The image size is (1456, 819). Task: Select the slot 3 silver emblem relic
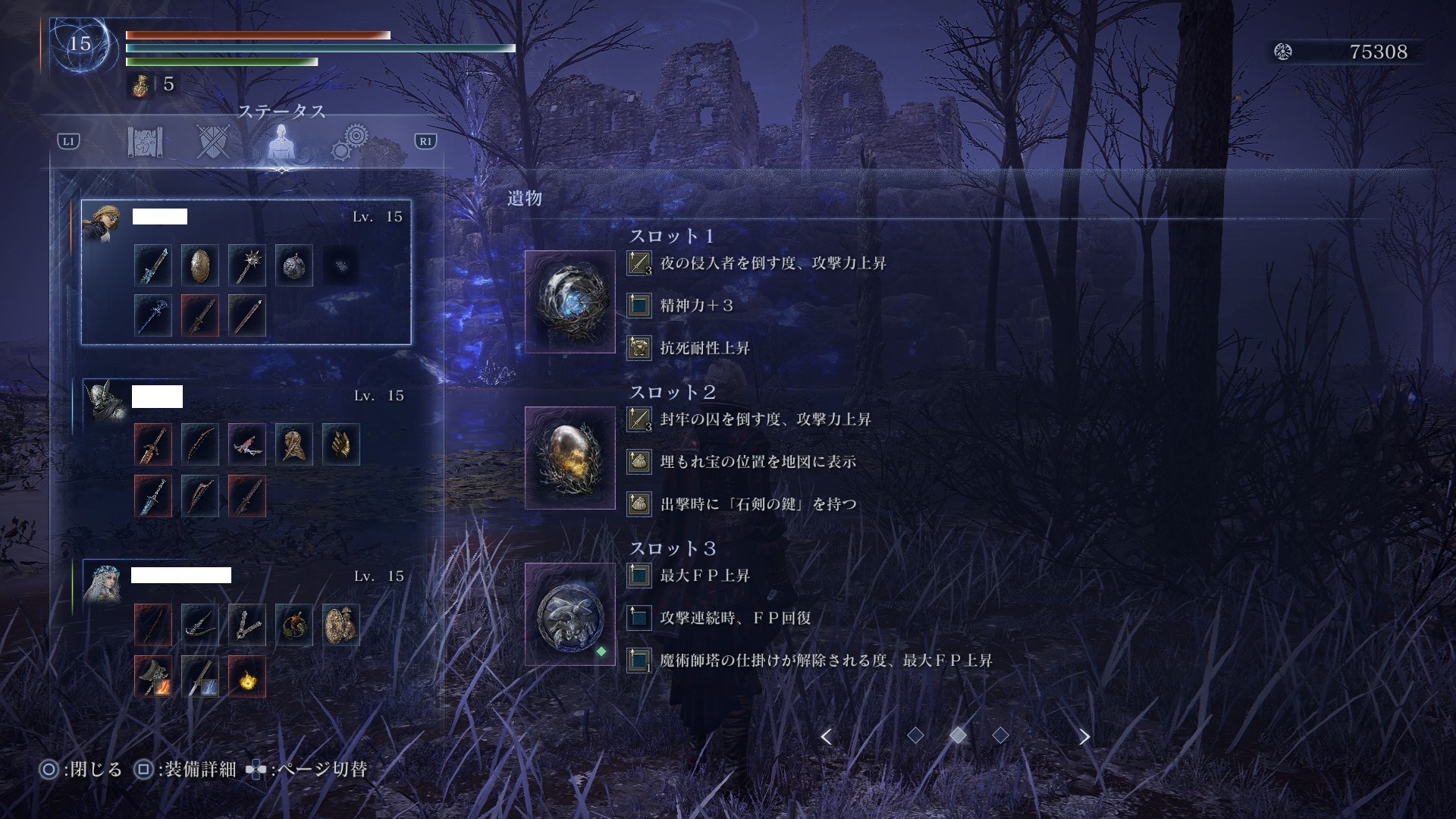click(570, 614)
